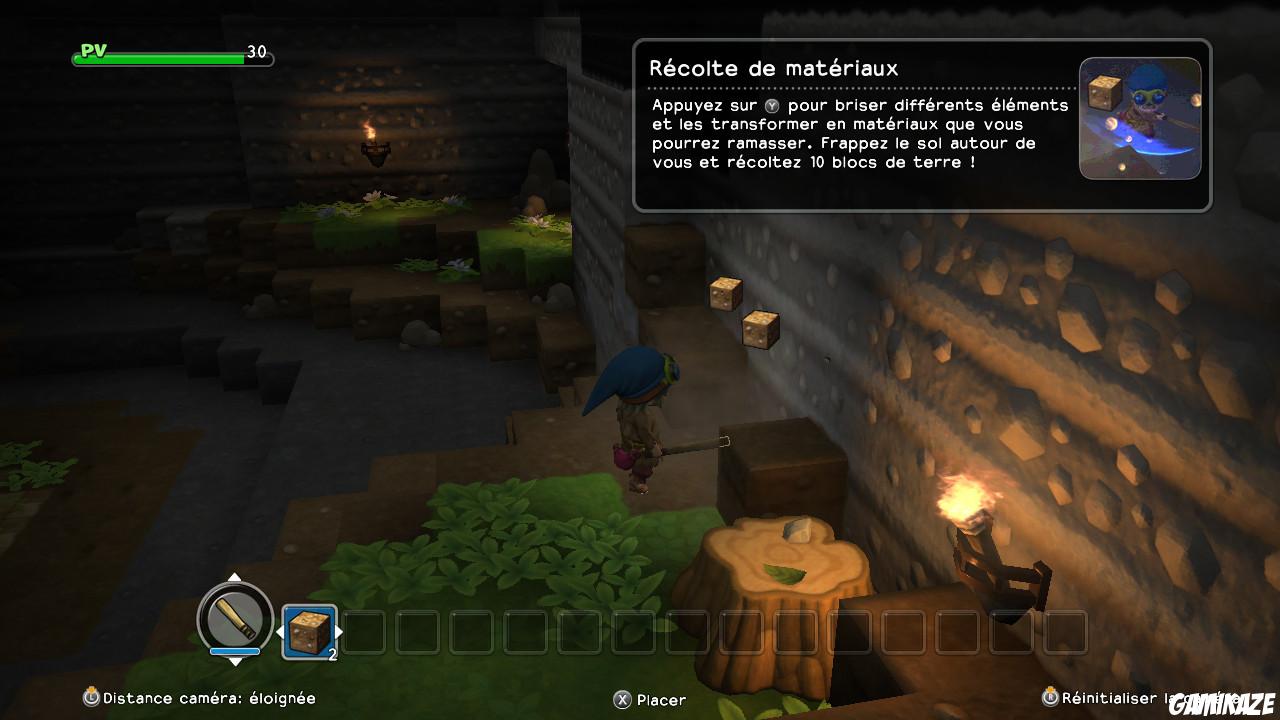This screenshot has height=720, width=1280.
Task: Select the club weapon icon in the hotbar
Action: (x=236, y=620)
